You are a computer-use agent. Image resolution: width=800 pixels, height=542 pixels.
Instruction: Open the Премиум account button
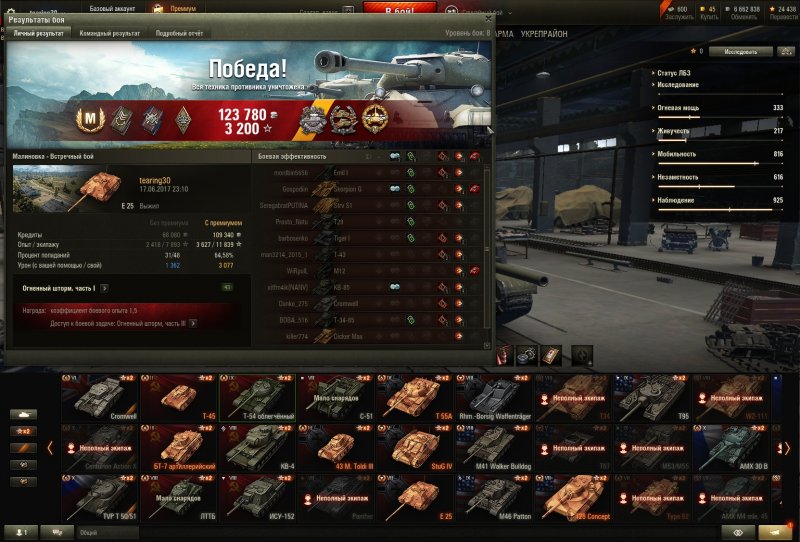click(x=178, y=8)
